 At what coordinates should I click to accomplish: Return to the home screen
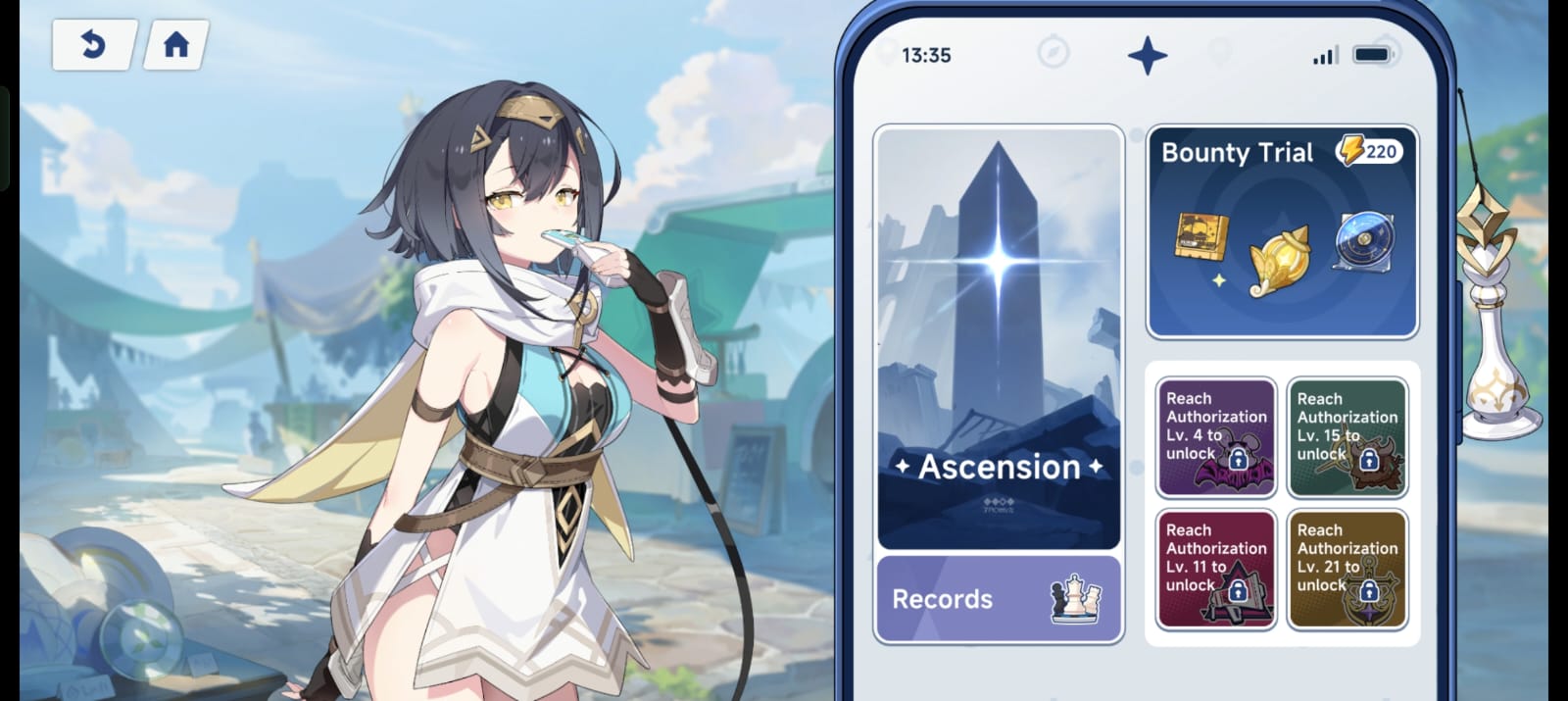point(176,44)
